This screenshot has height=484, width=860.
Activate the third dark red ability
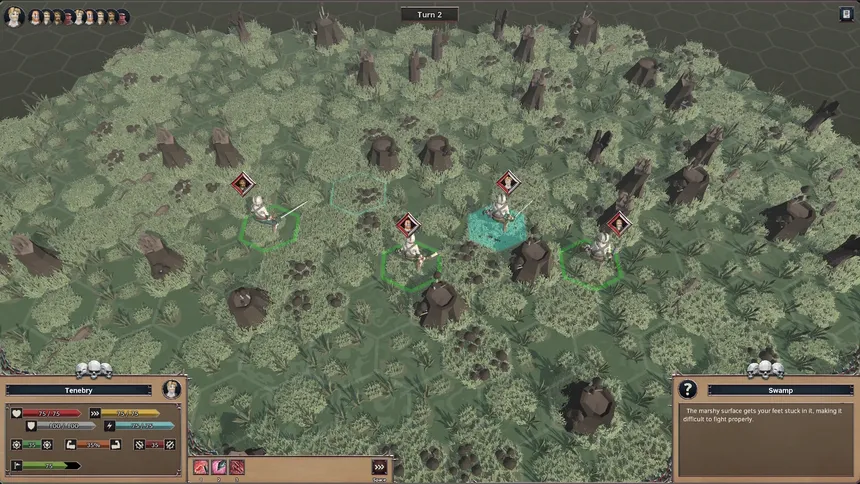tap(237, 467)
